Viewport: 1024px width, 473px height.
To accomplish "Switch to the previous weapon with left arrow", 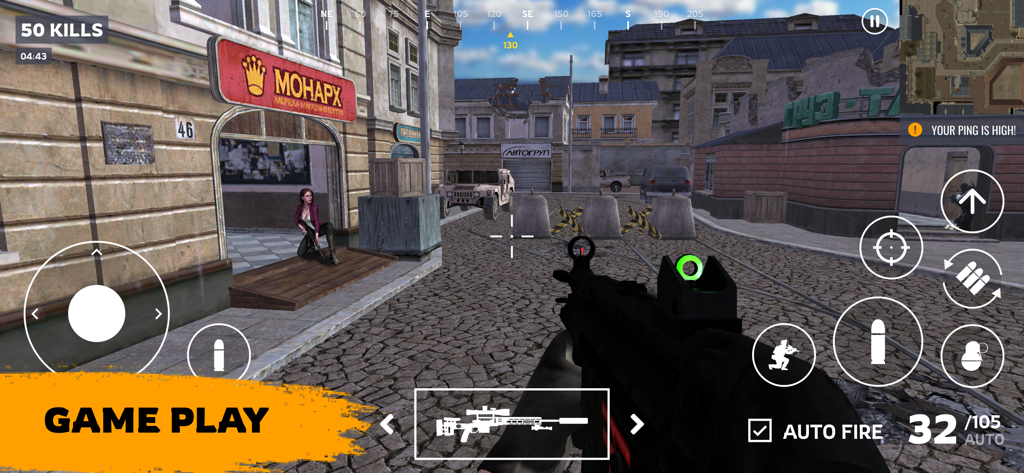I will click(x=387, y=424).
